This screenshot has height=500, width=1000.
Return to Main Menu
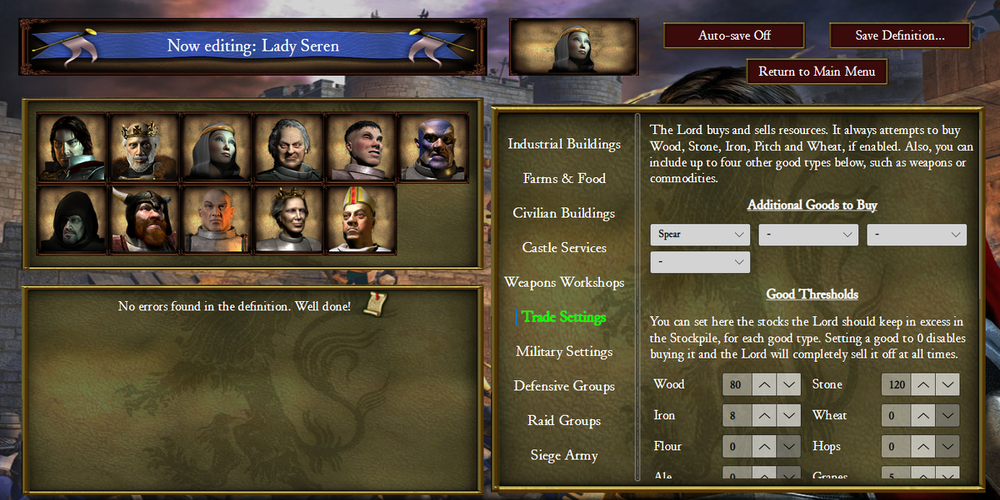pos(816,72)
